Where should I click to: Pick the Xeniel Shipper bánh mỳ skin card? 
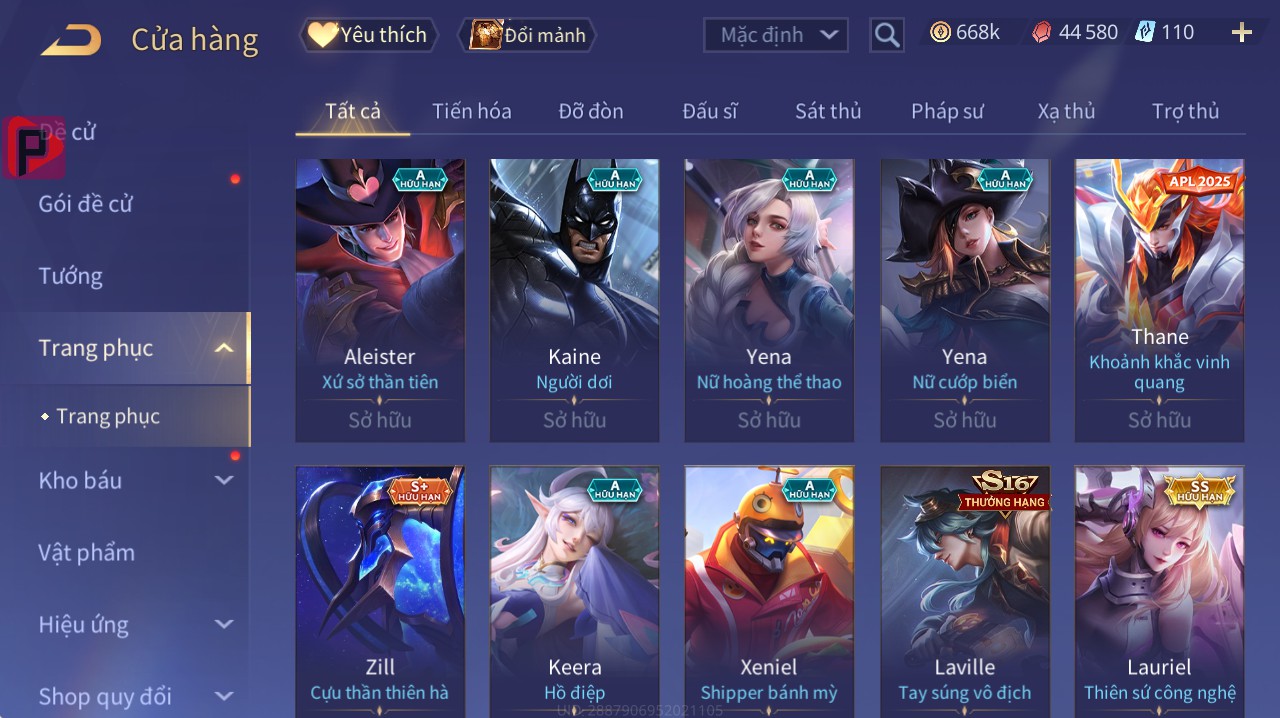(769, 590)
